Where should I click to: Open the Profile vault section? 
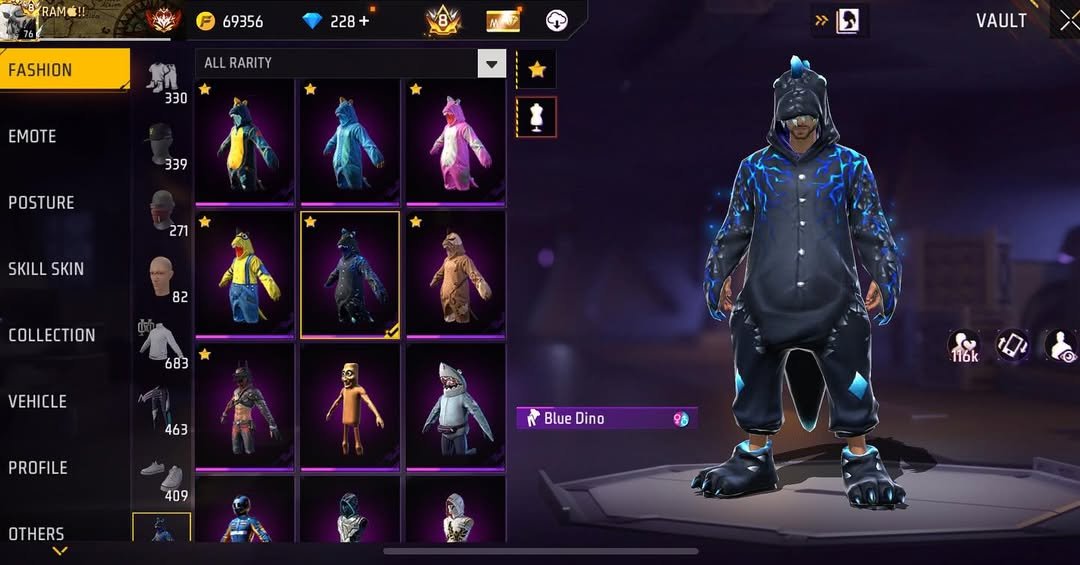[x=38, y=468]
